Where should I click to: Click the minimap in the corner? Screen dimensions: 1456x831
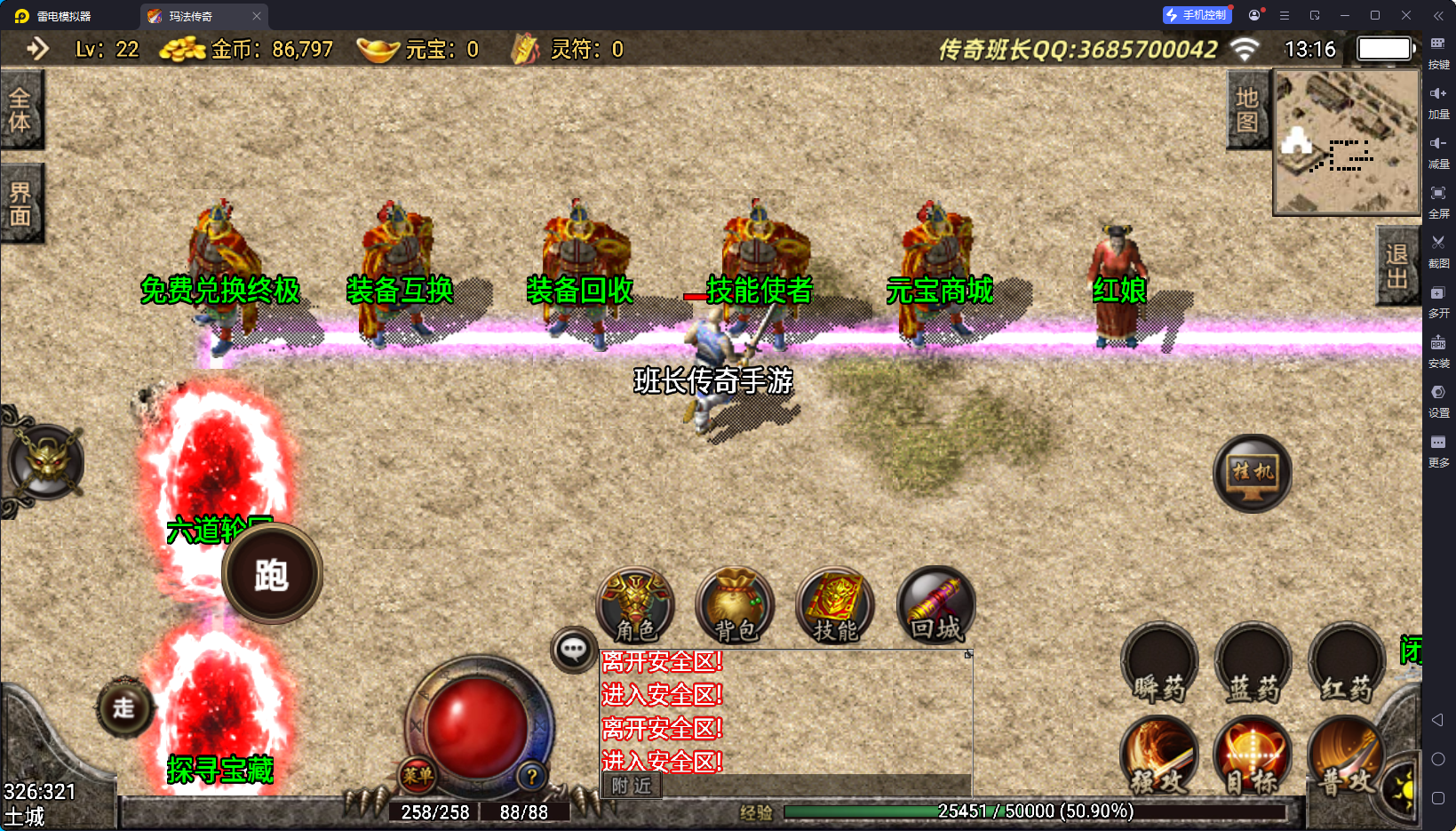tap(1347, 142)
